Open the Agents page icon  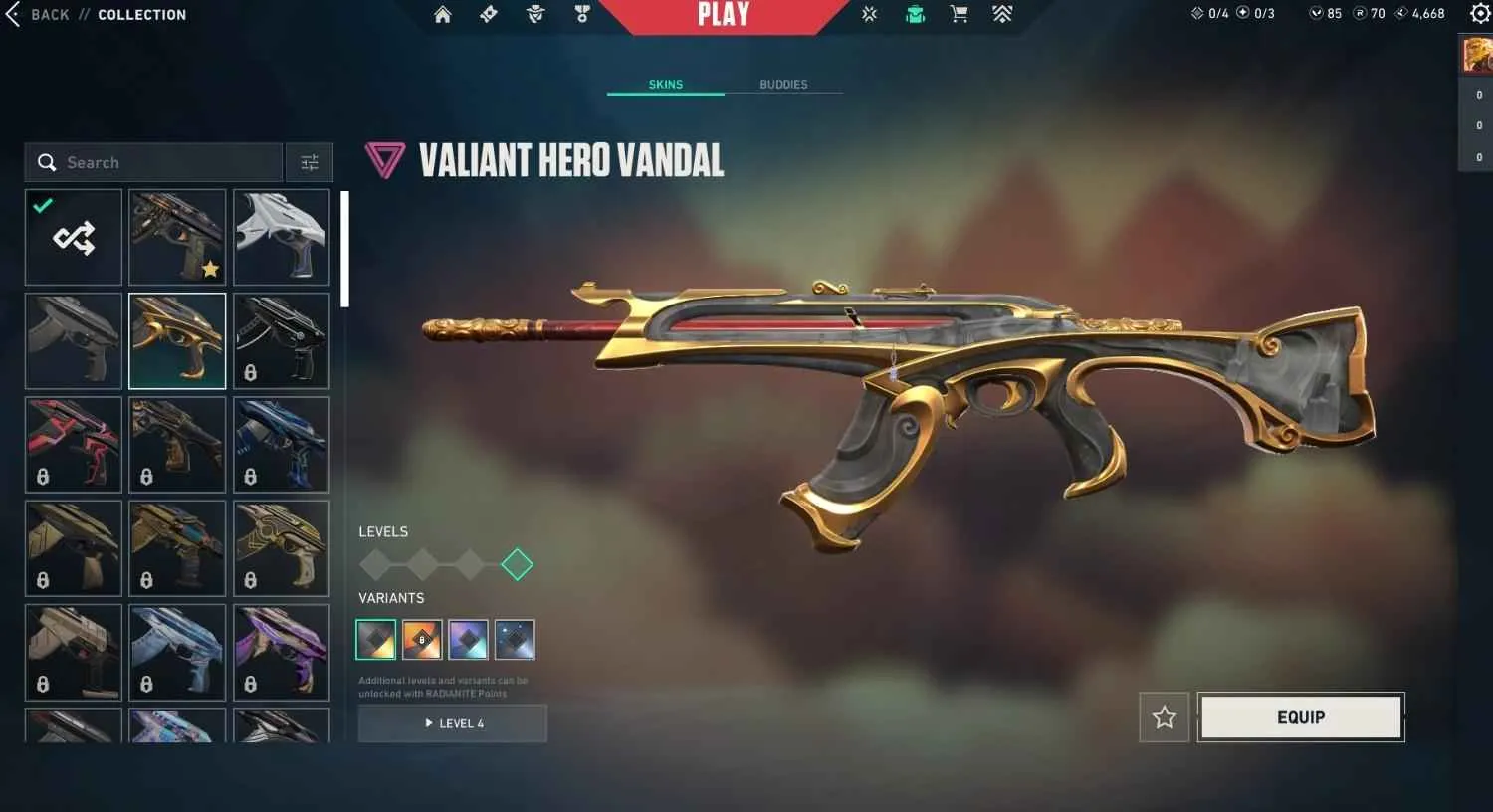pyautogui.click(x=534, y=14)
